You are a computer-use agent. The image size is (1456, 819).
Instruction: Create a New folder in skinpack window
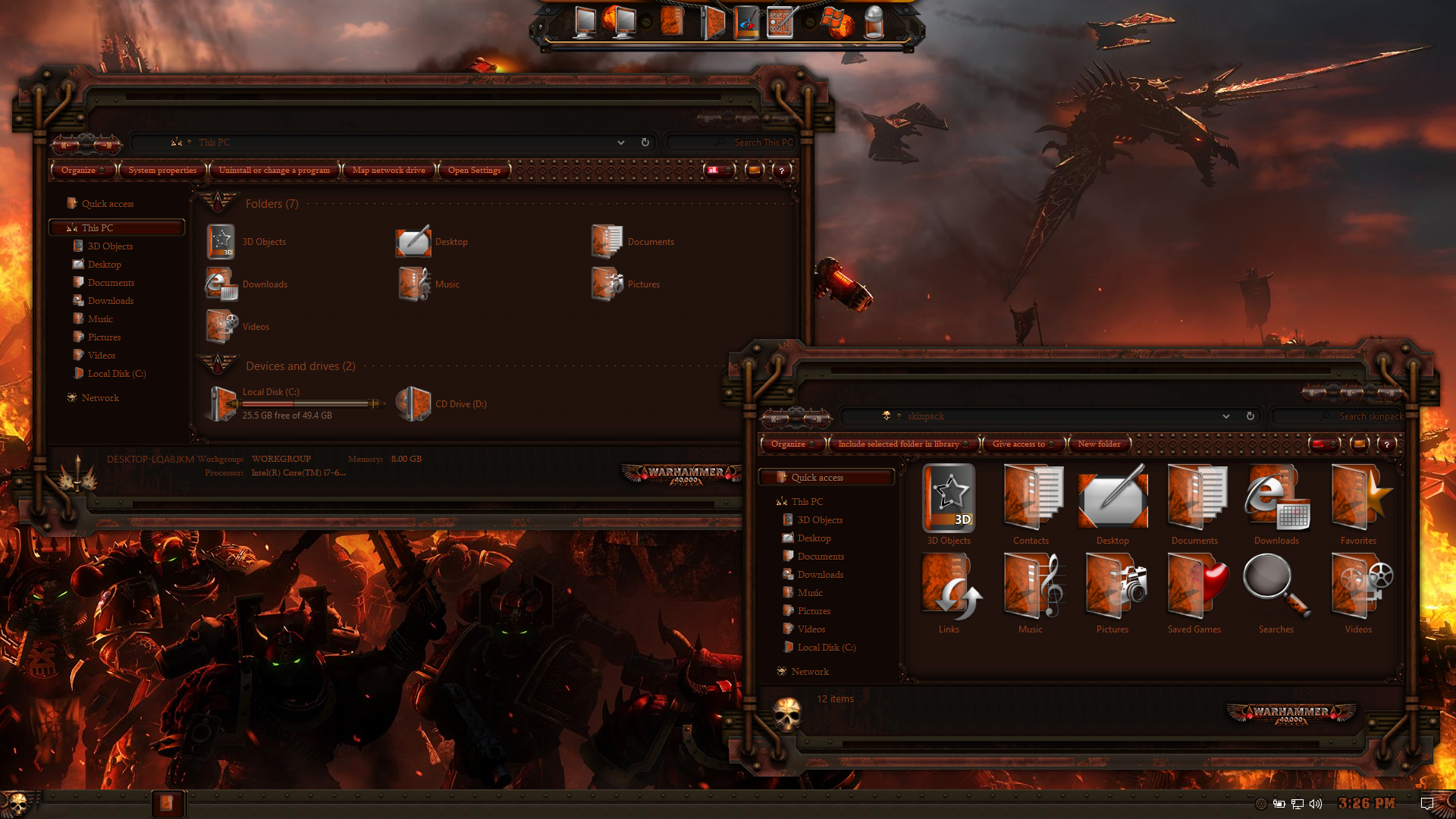1099,444
